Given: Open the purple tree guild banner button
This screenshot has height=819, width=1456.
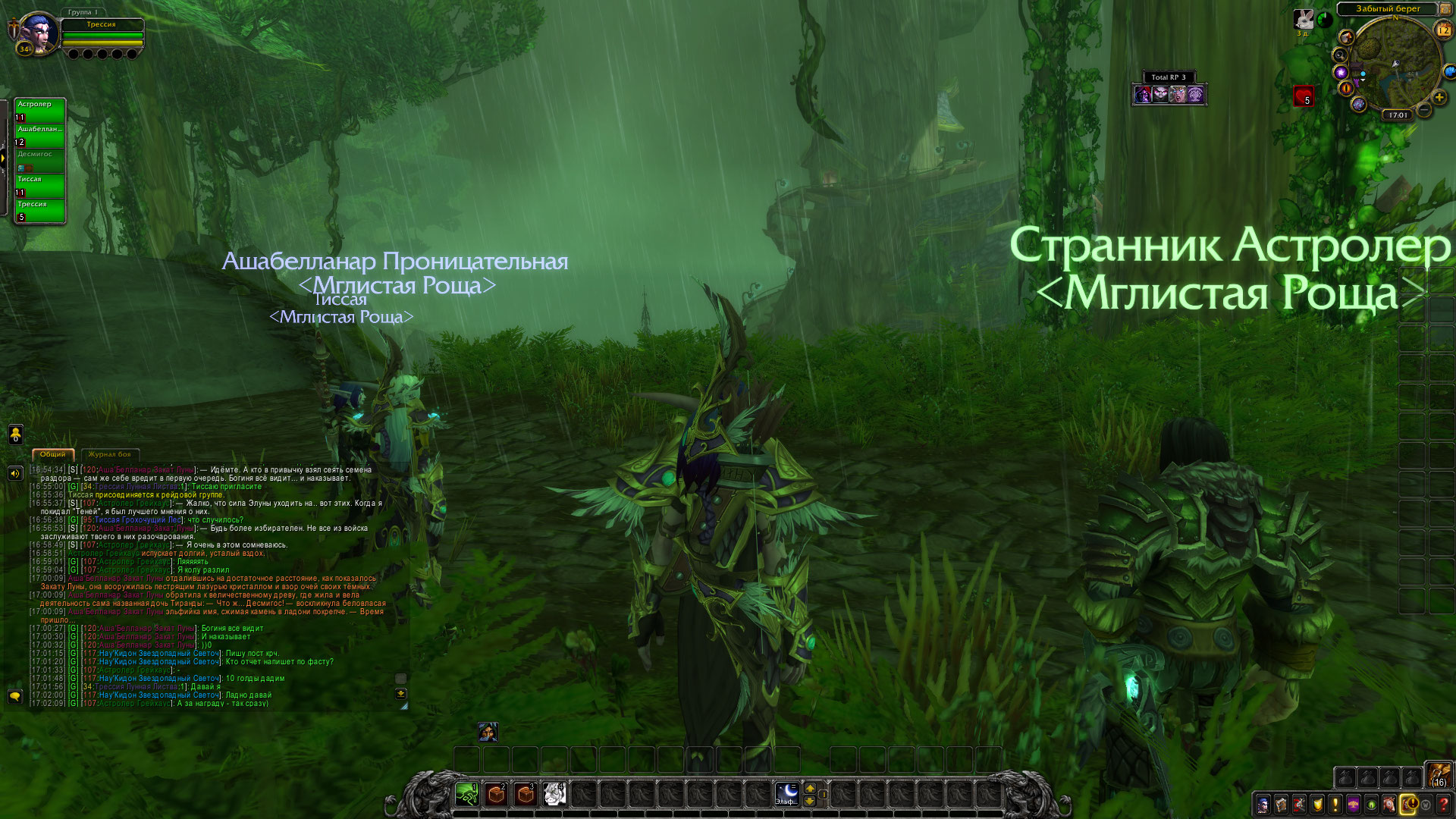Looking at the screenshot, I should click(x=1354, y=805).
